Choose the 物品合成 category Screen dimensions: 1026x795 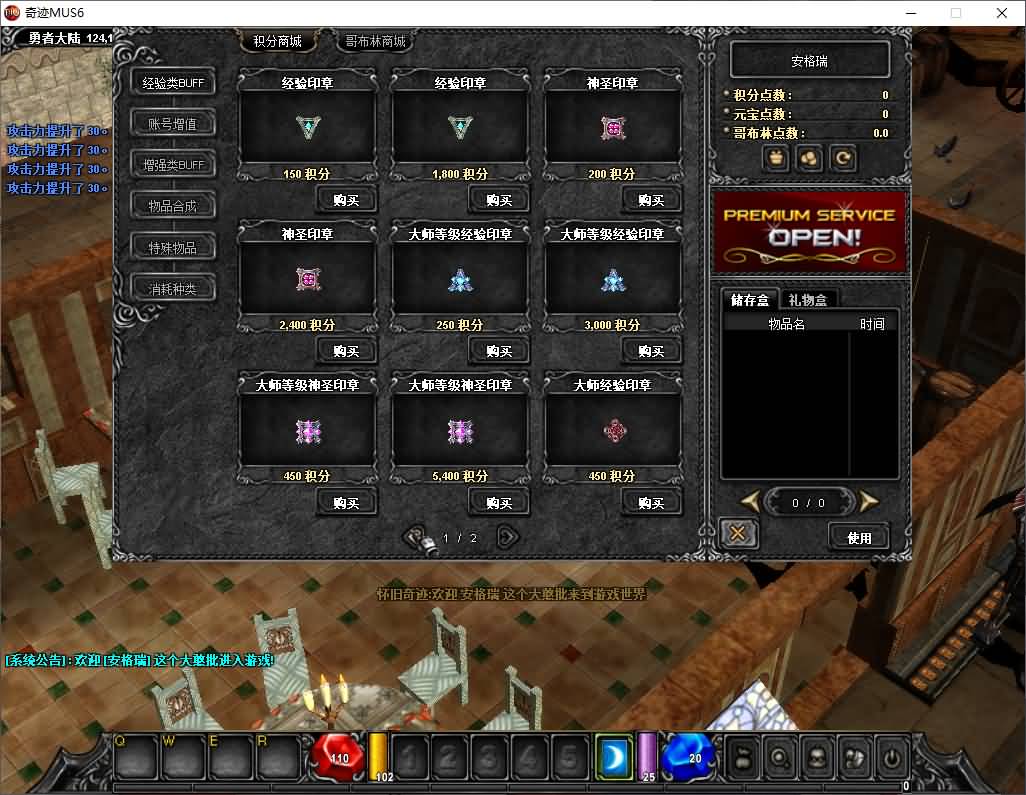click(x=173, y=206)
